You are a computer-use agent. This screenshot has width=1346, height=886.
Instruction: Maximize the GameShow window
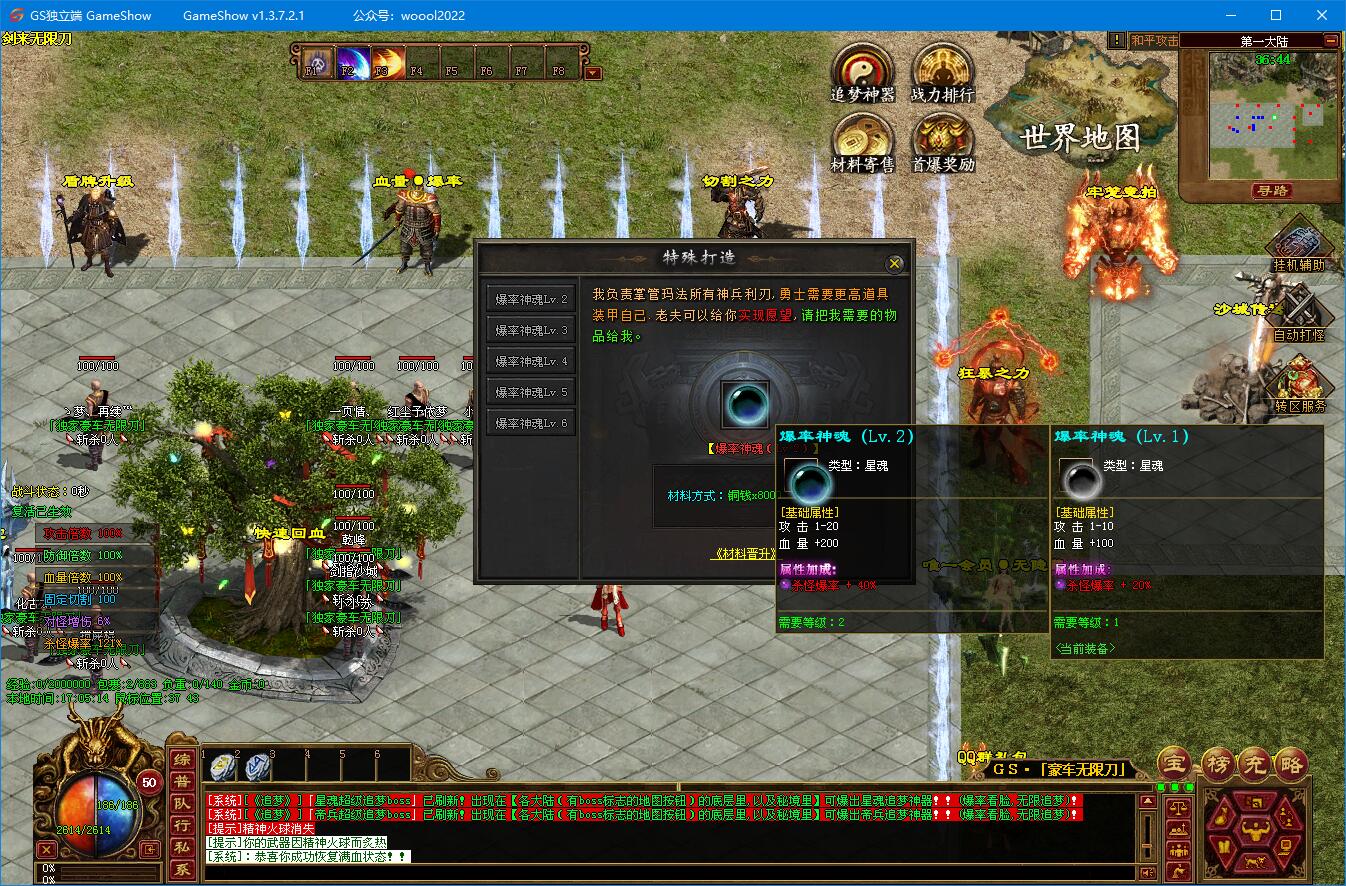click(1276, 15)
